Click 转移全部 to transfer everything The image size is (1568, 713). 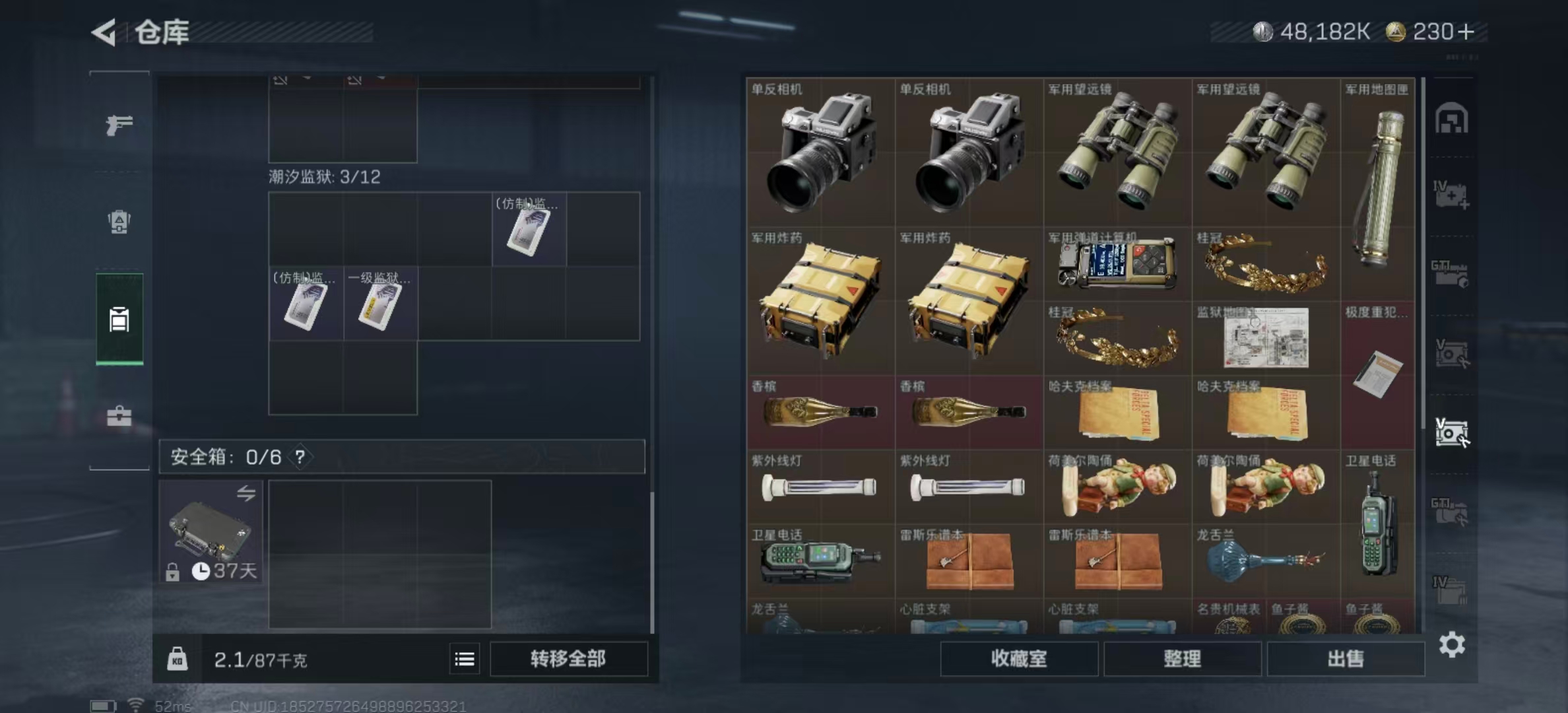[x=568, y=659]
